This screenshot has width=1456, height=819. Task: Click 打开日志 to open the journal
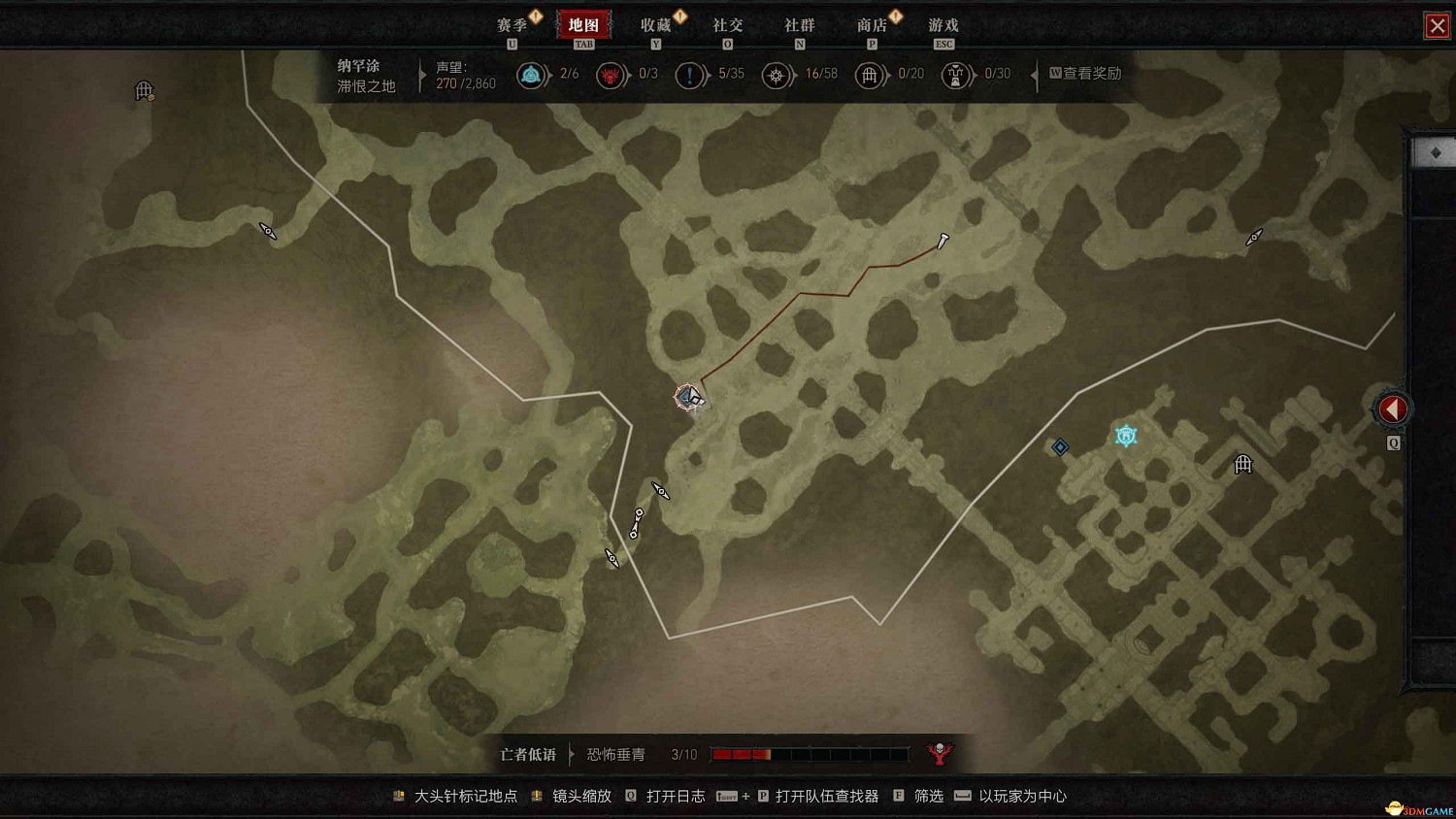(674, 796)
